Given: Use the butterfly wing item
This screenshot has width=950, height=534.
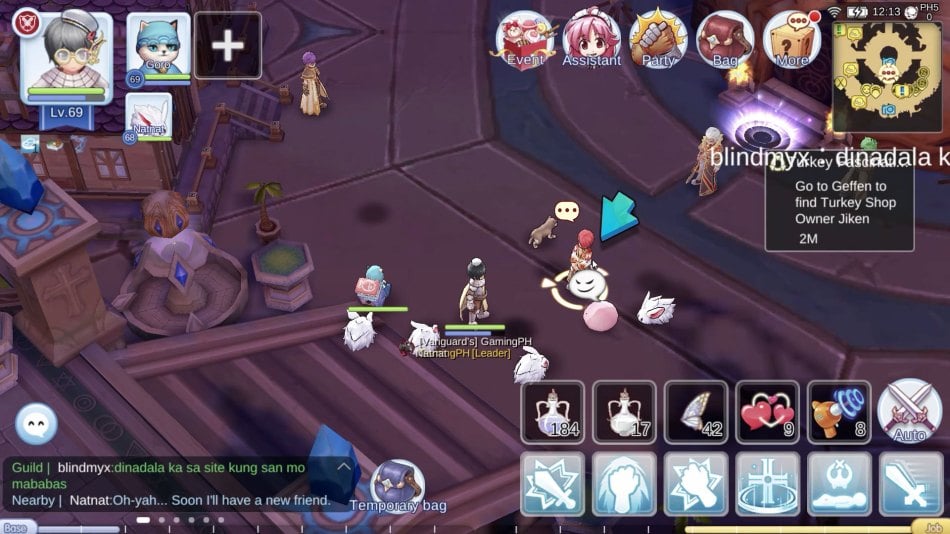Looking at the screenshot, I should pos(696,411).
